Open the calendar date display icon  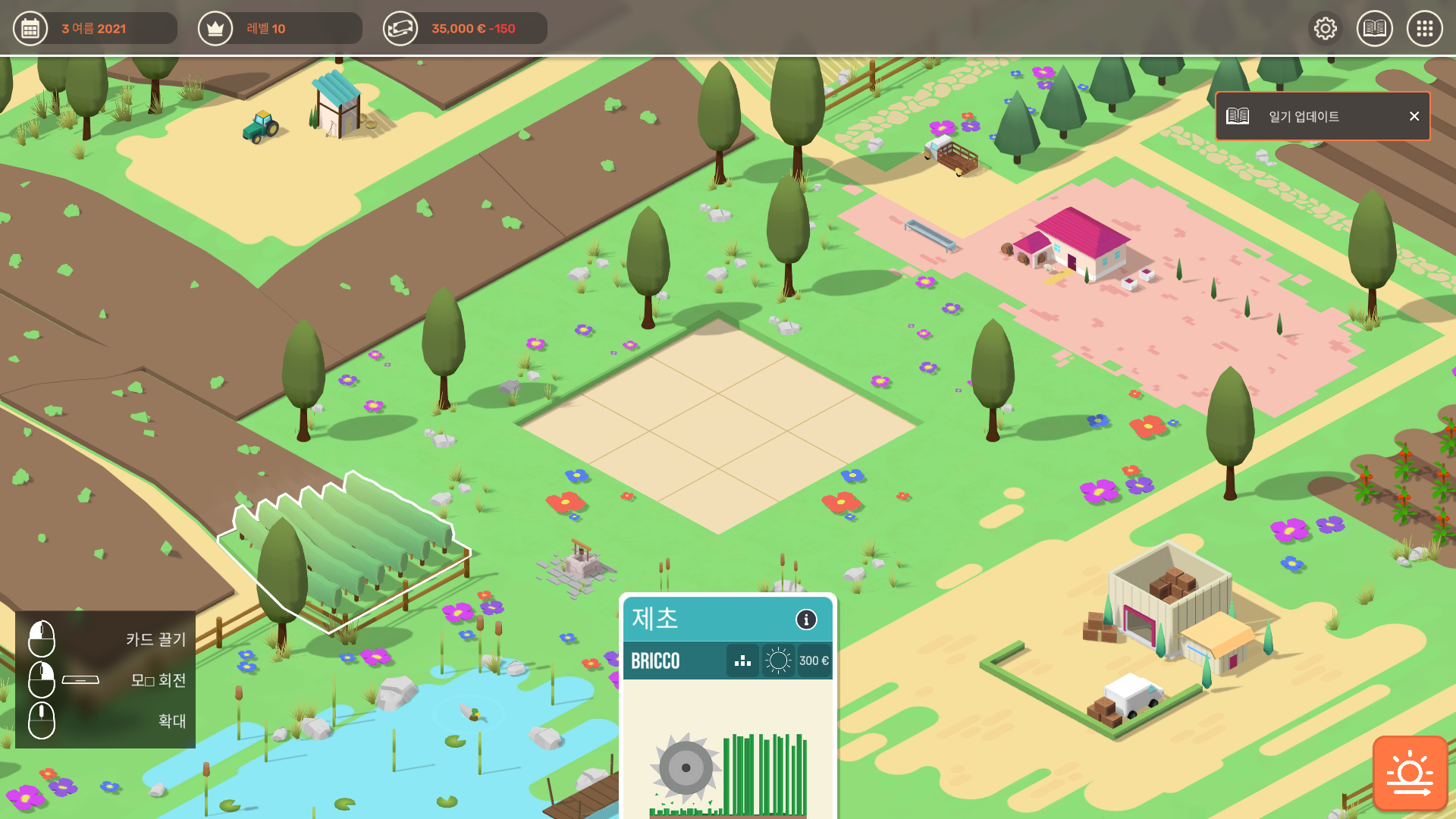30,28
